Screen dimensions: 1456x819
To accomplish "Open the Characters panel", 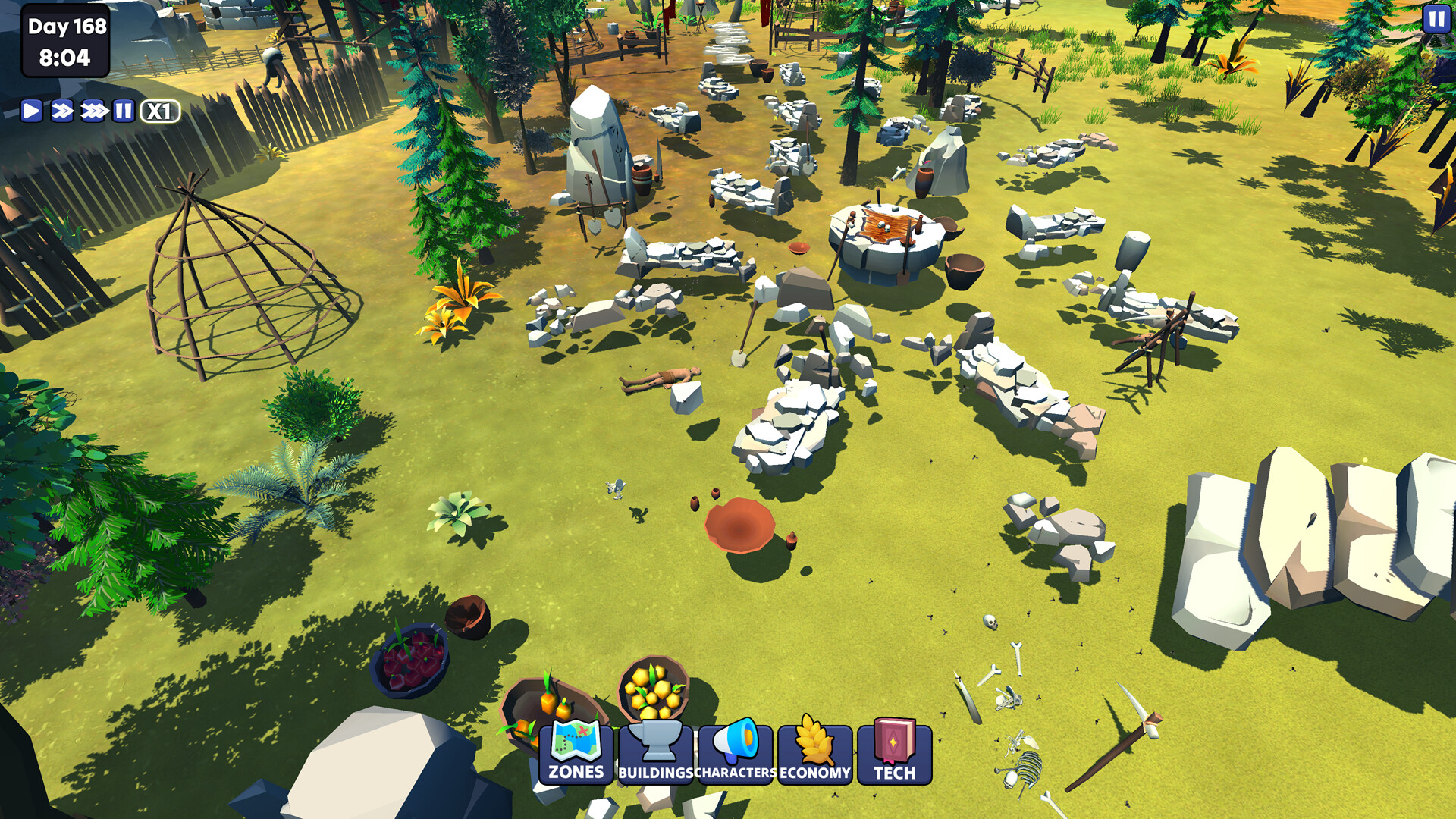I will pos(736,752).
